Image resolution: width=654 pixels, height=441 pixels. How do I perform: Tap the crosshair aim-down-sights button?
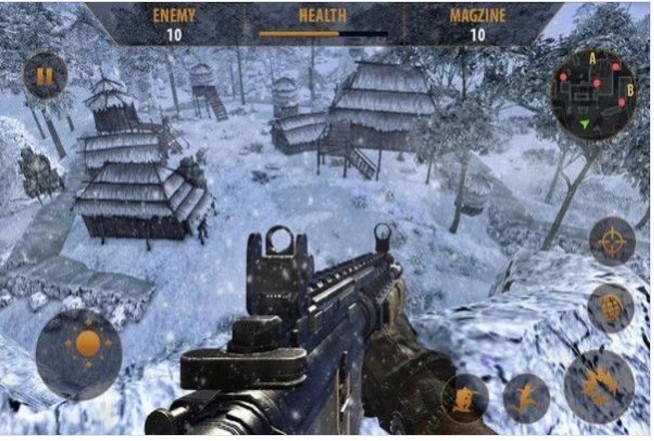(611, 242)
